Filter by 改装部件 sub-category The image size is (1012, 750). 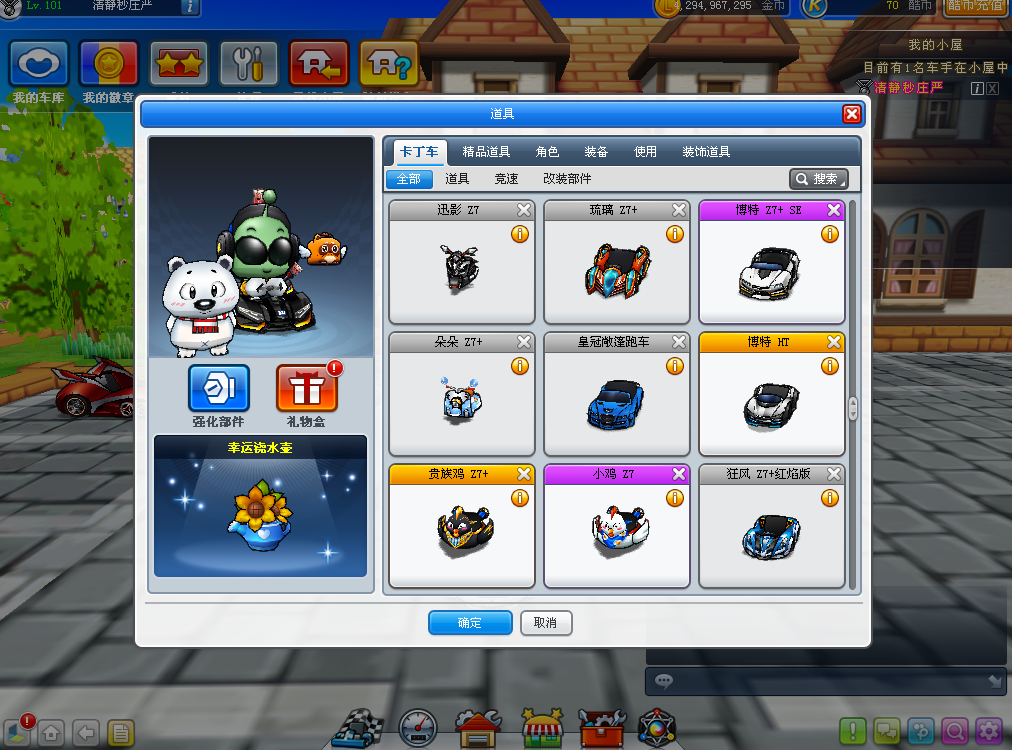(567, 179)
